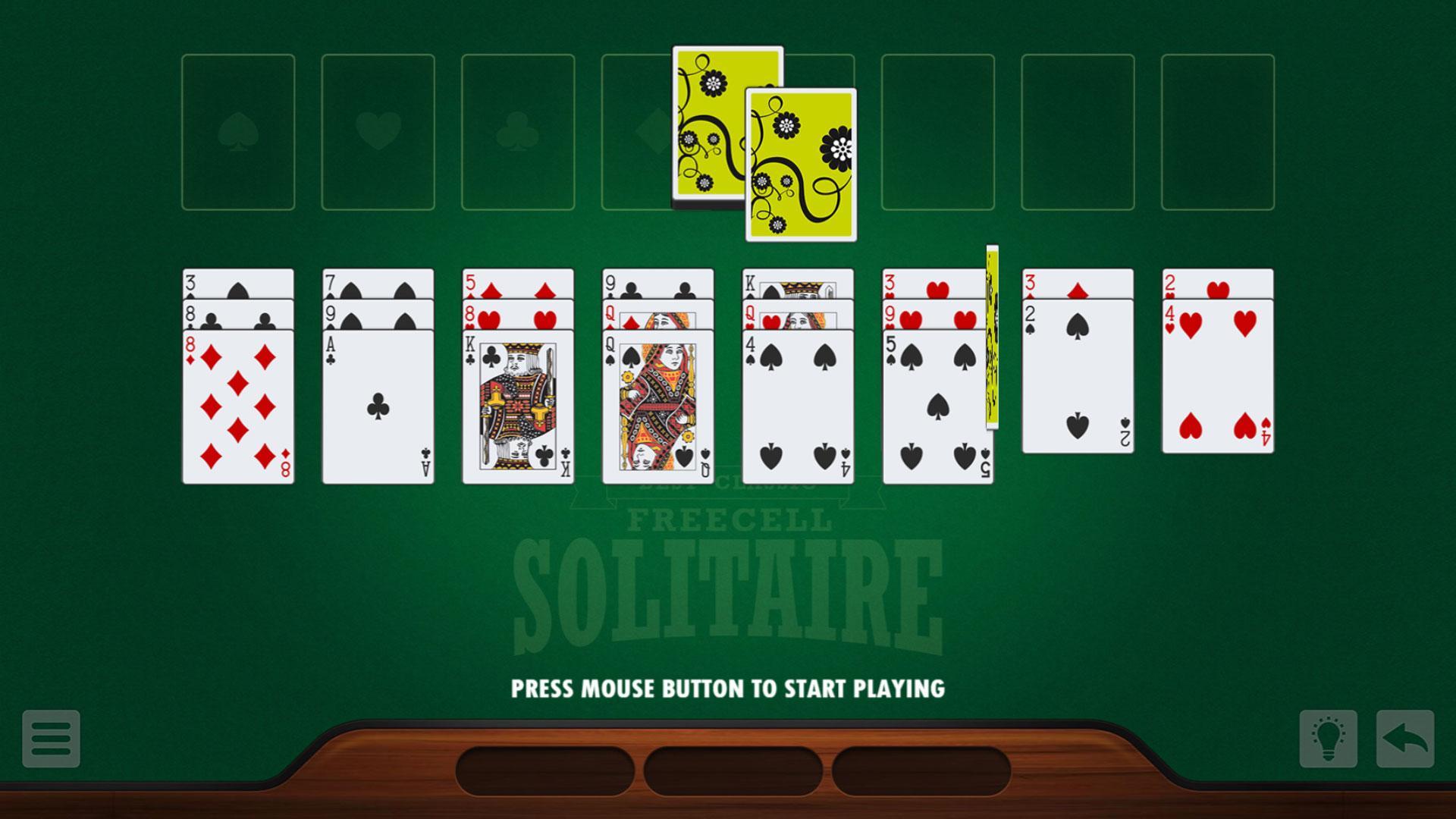Select the heart foundation slot
This screenshot has height=819, width=1456.
[x=378, y=130]
